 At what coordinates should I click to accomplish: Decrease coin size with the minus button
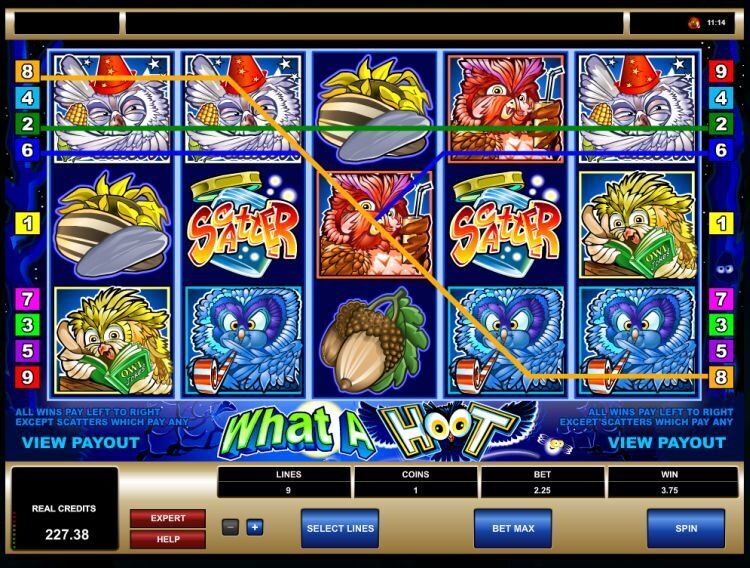pos(230,527)
